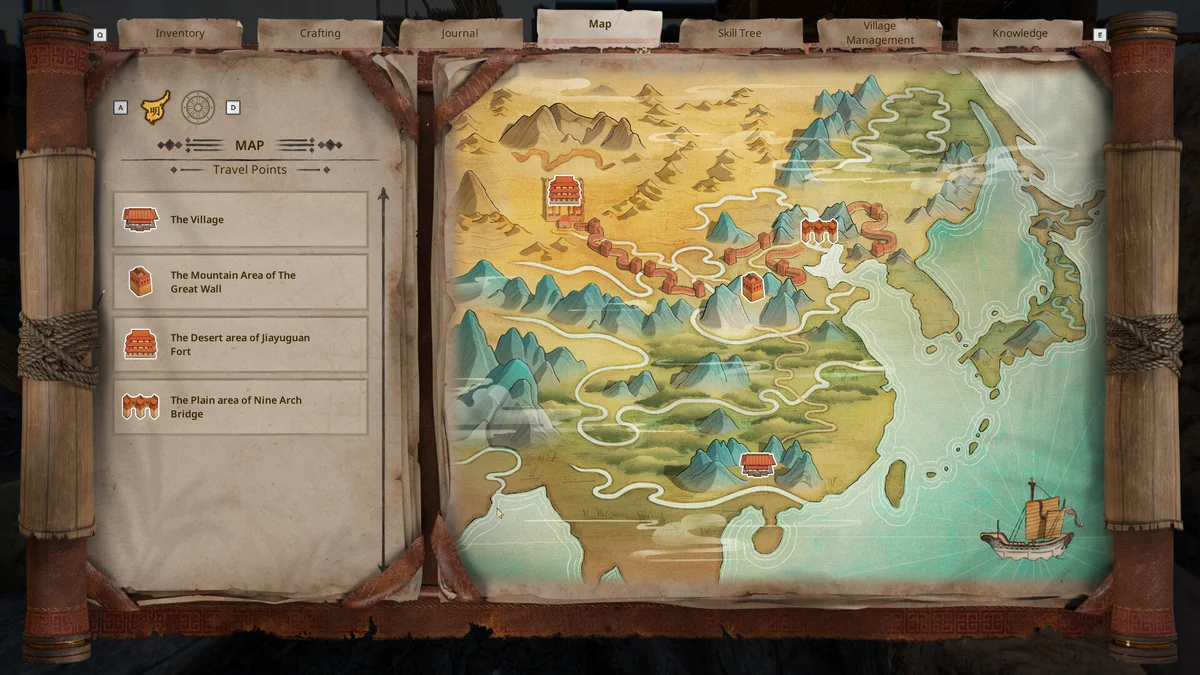Image resolution: width=1200 pixels, height=675 pixels.
Task: Pick The Desert area of Jiayuguan Fort
Action: (x=240, y=345)
